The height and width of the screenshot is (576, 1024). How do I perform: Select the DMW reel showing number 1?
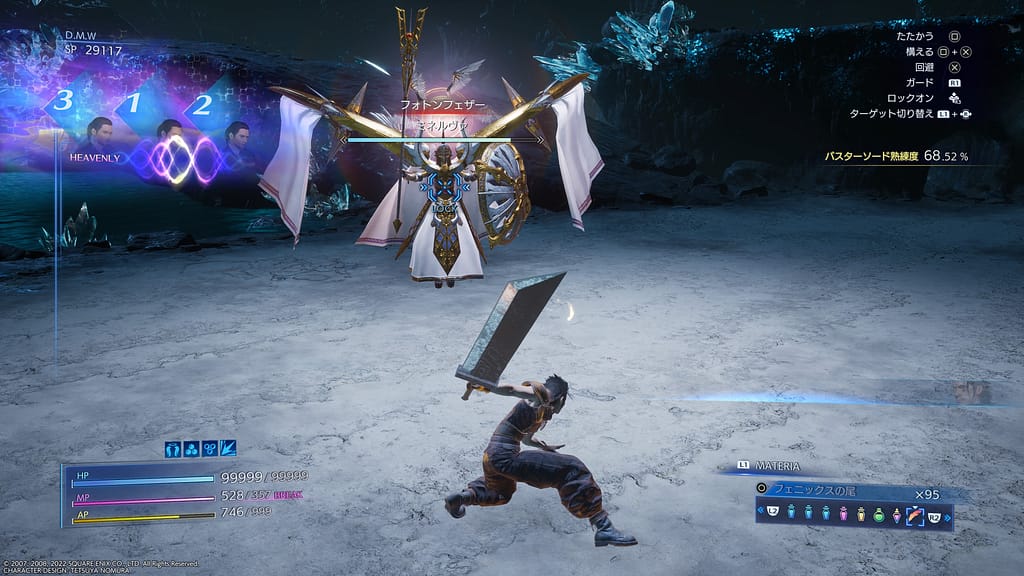click(132, 103)
